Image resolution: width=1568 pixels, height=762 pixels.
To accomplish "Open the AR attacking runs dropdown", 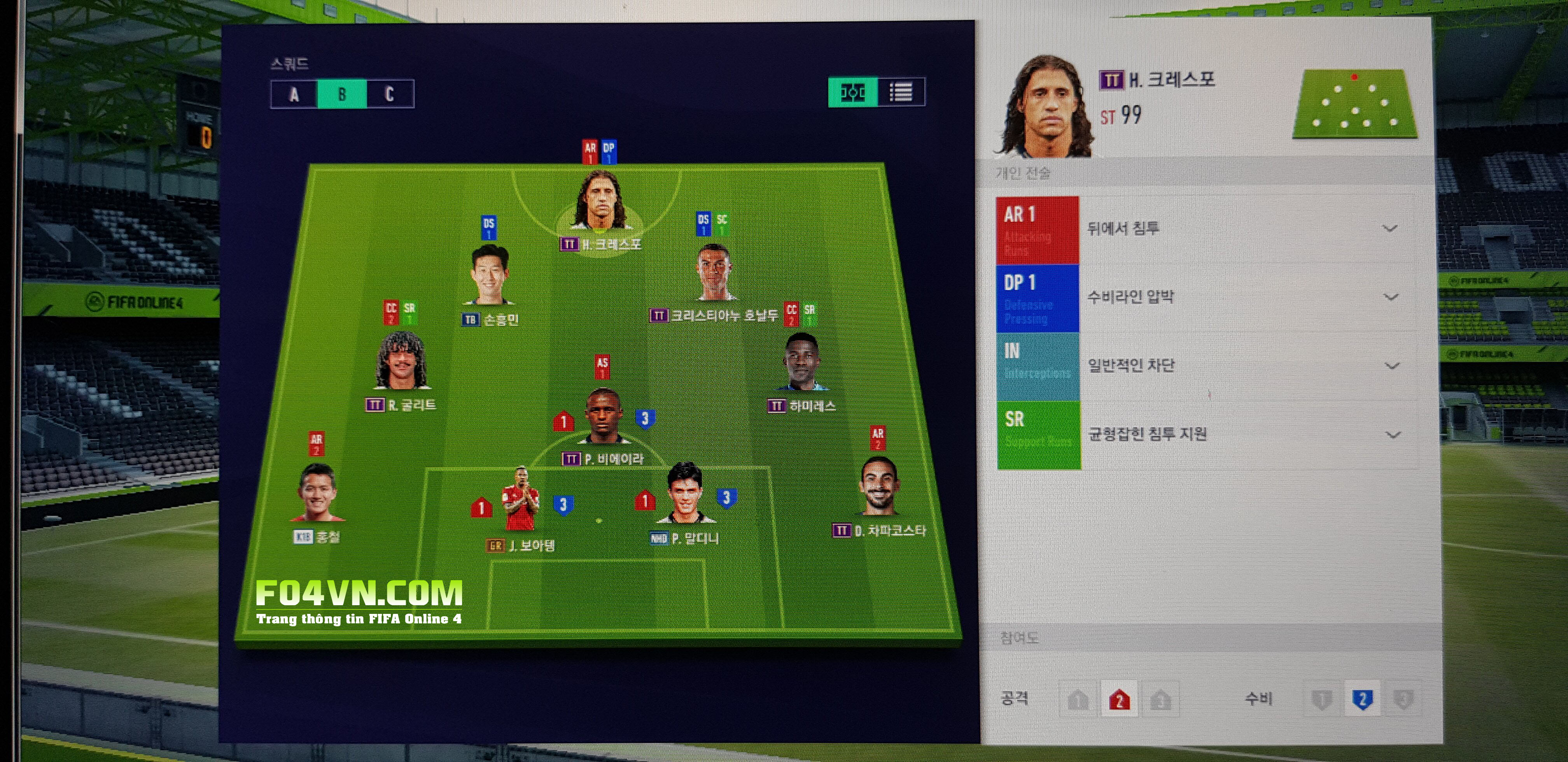I will (1389, 229).
